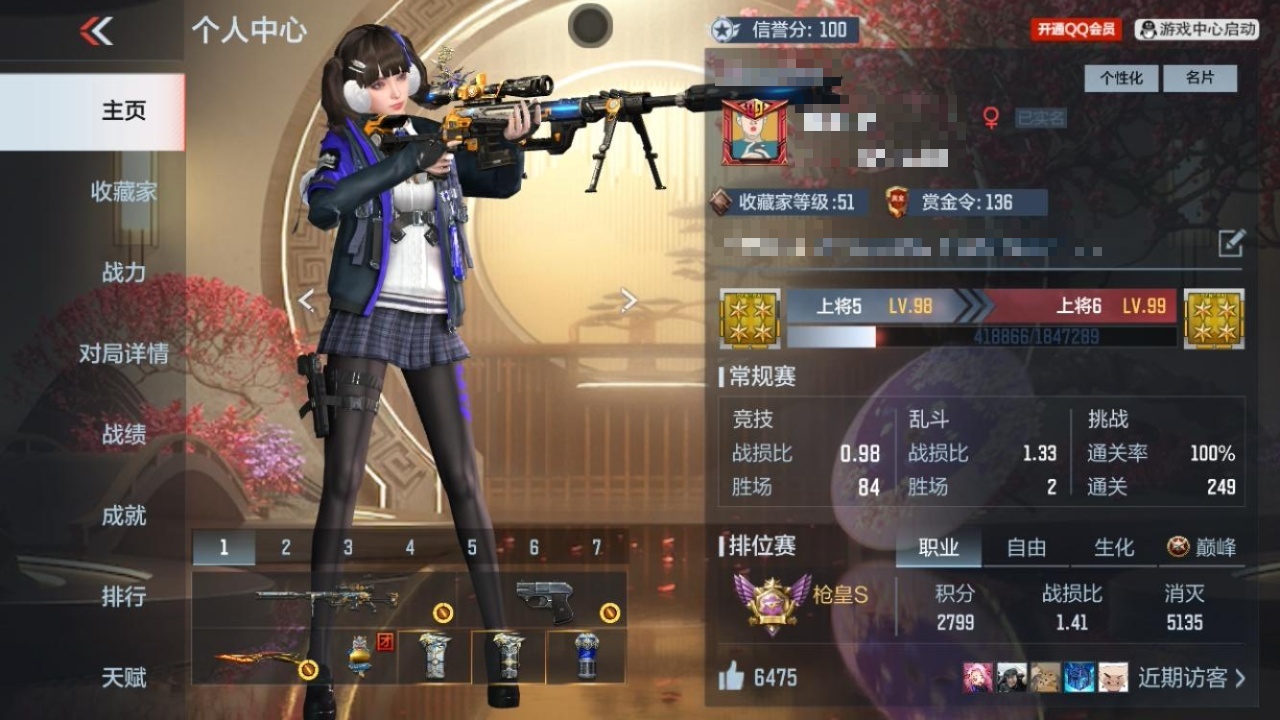Edit the signature with the pencil icon
1280x720 pixels.
1231,242
